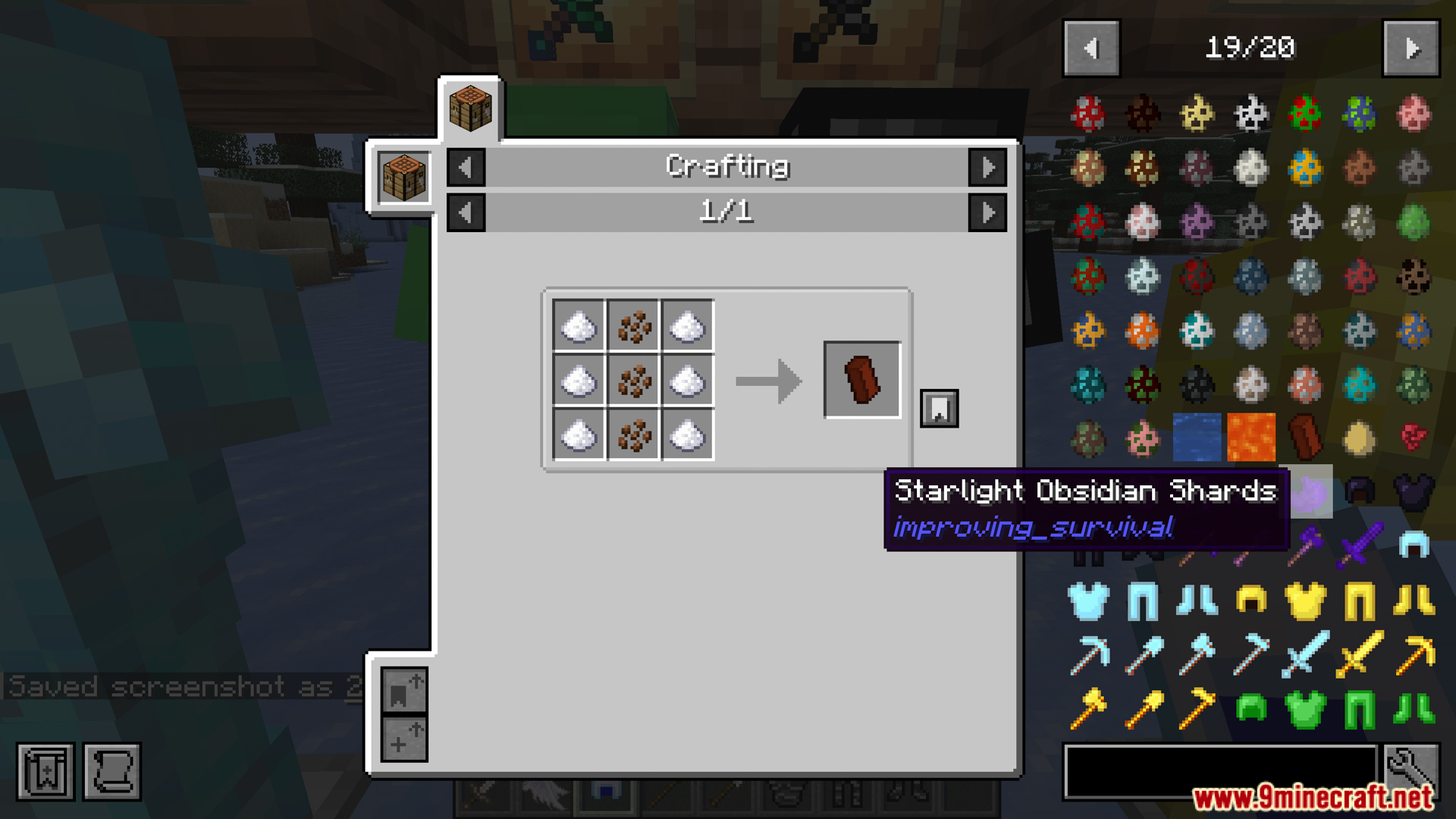Screen dimensions: 1456x819
Task: Select the water block in the item list
Action: pos(1197,438)
